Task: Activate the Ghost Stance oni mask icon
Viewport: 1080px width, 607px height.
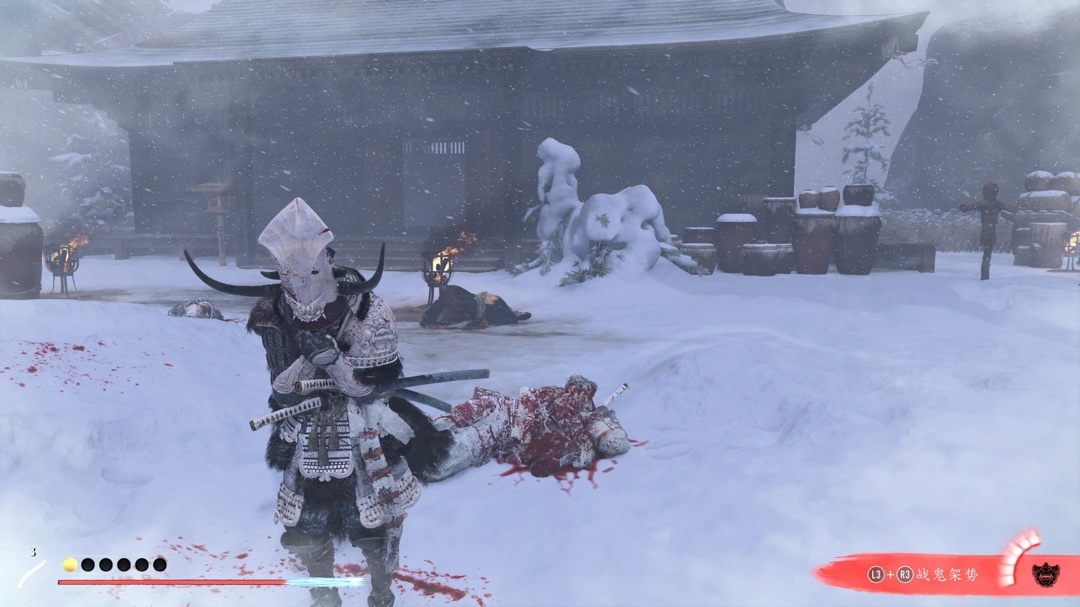Action: 1046,574
